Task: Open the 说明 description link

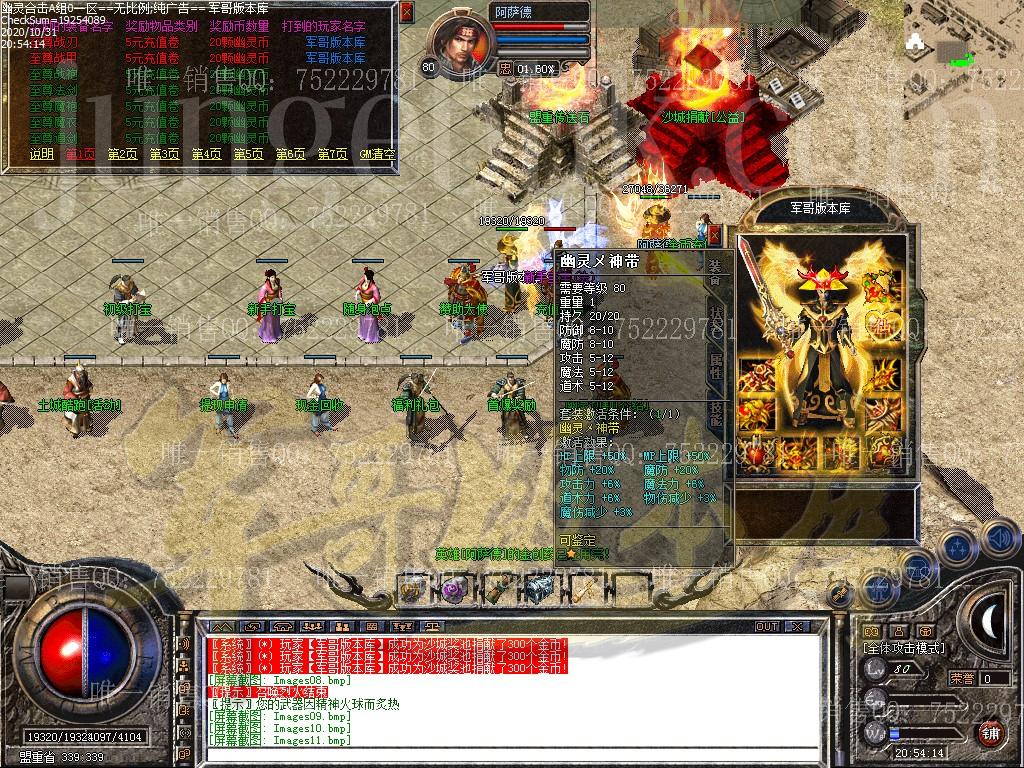Action: (41, 154)
